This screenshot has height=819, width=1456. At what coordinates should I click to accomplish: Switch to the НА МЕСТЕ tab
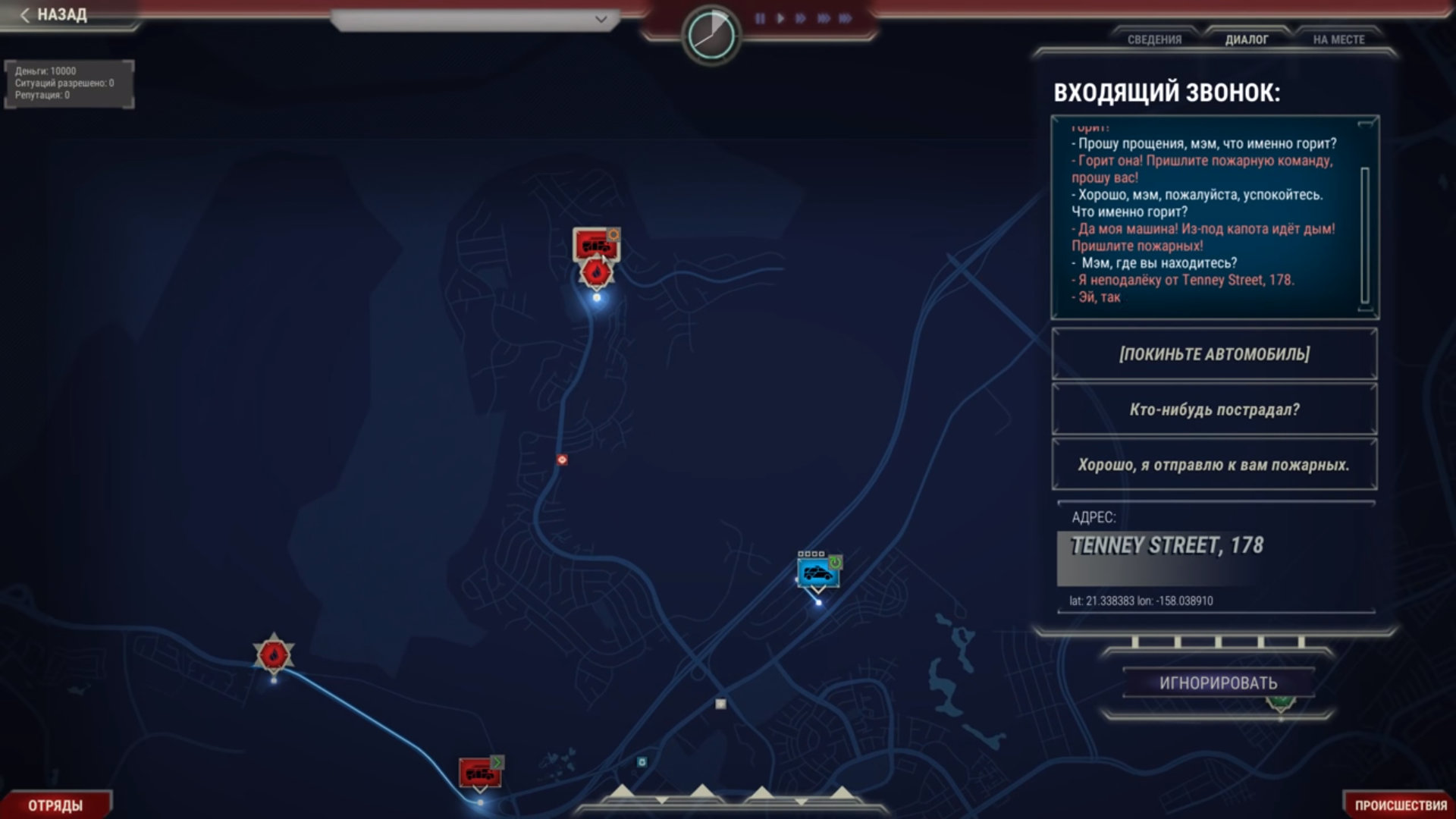tap(1338, 39)
